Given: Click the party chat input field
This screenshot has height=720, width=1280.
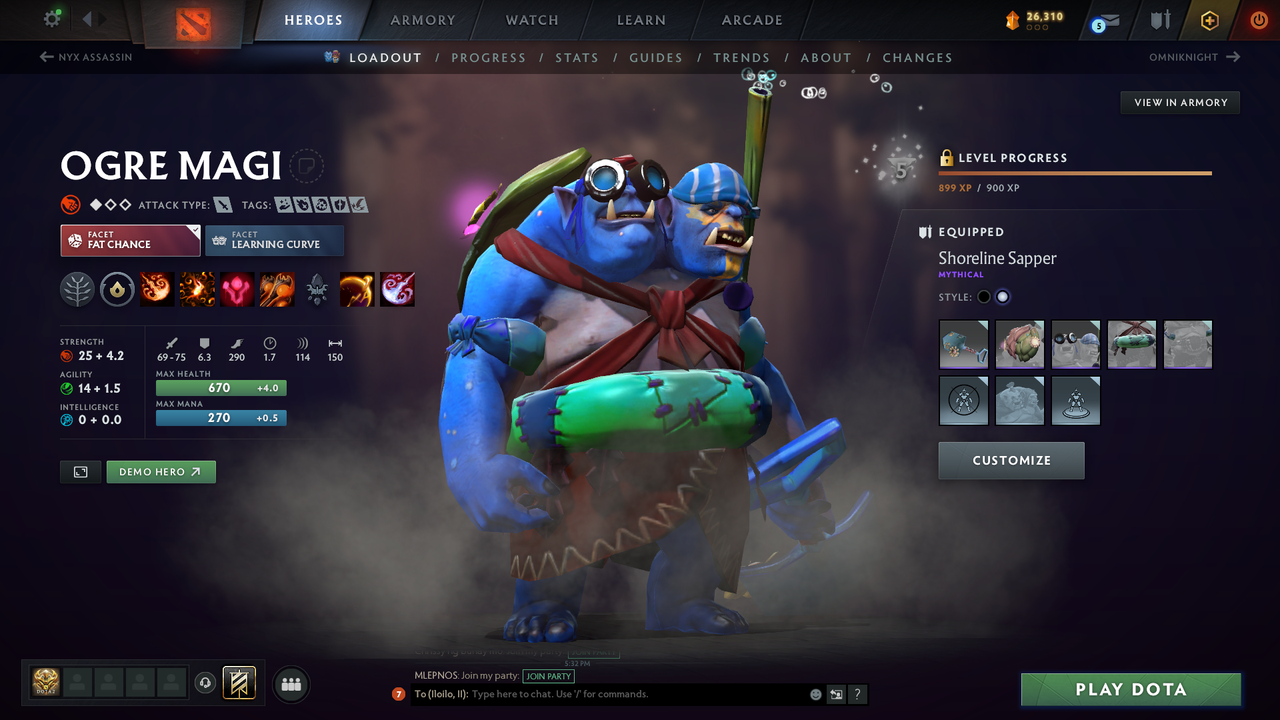Looking at the screenshot, I should click(x=600, y=694).
